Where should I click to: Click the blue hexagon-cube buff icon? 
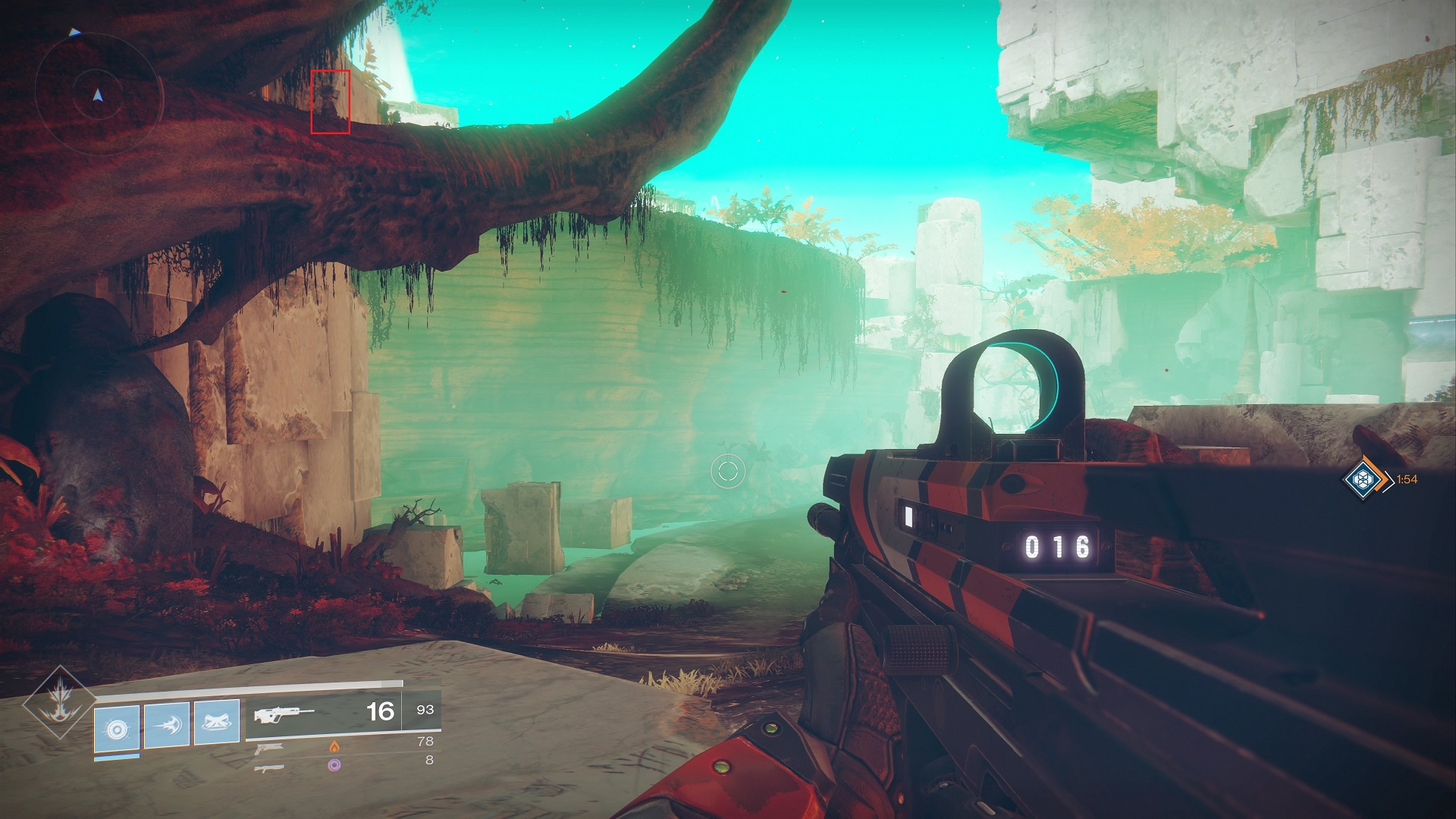(x=1364, y=479)
